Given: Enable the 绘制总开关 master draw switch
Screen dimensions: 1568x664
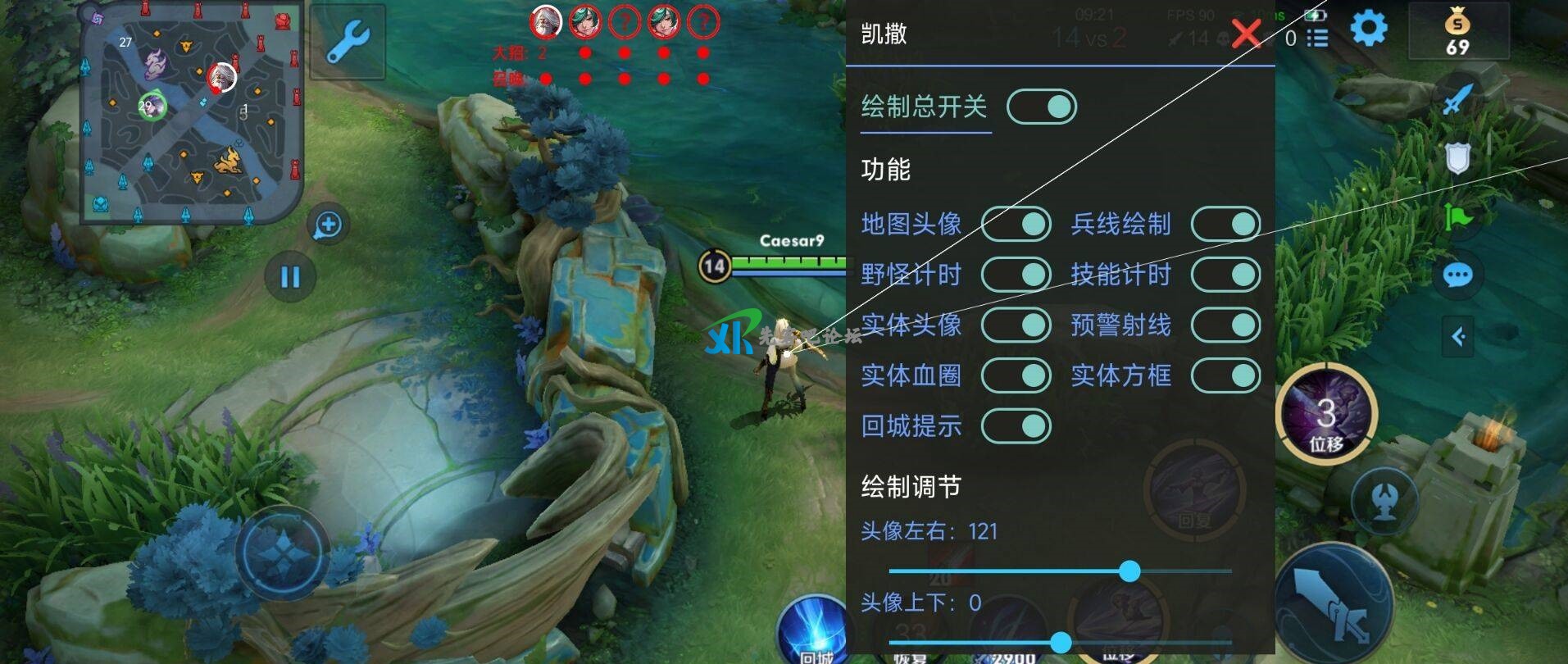Looking at the screenshot, I should click(x=1039, y=106).
